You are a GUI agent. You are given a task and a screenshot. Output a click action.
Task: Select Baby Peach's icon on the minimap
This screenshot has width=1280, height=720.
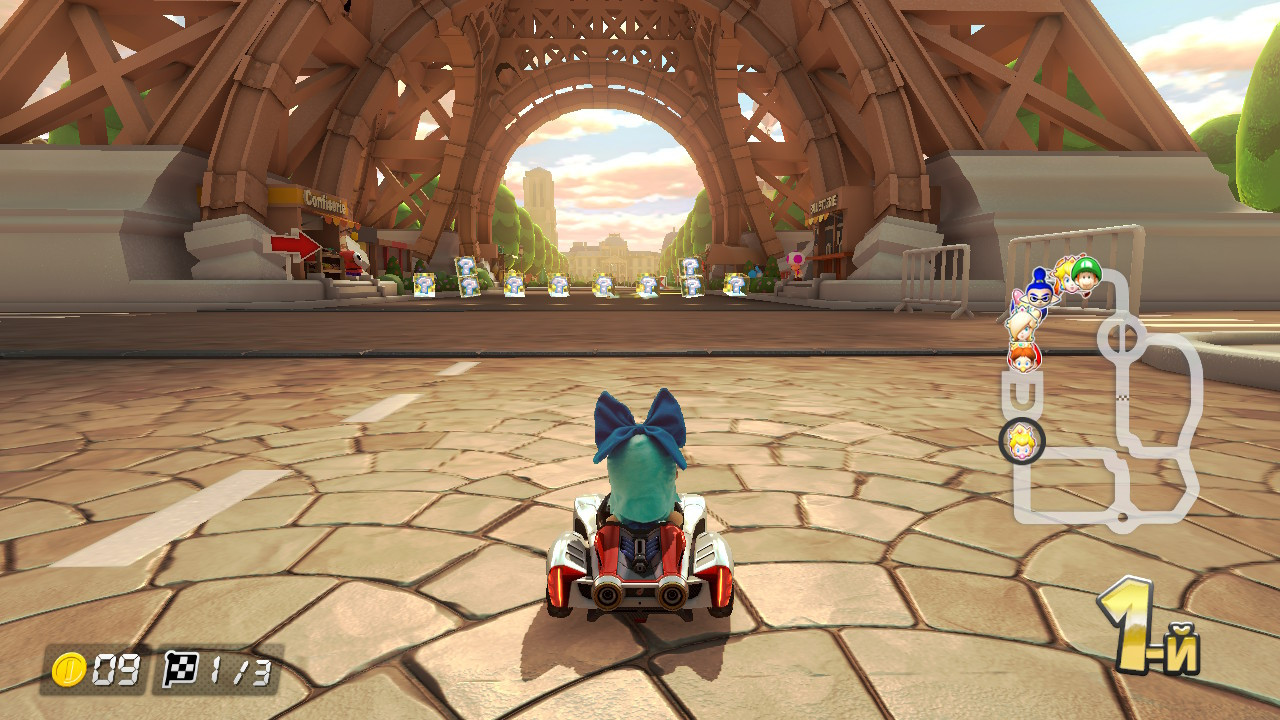tap(1020, 440)
